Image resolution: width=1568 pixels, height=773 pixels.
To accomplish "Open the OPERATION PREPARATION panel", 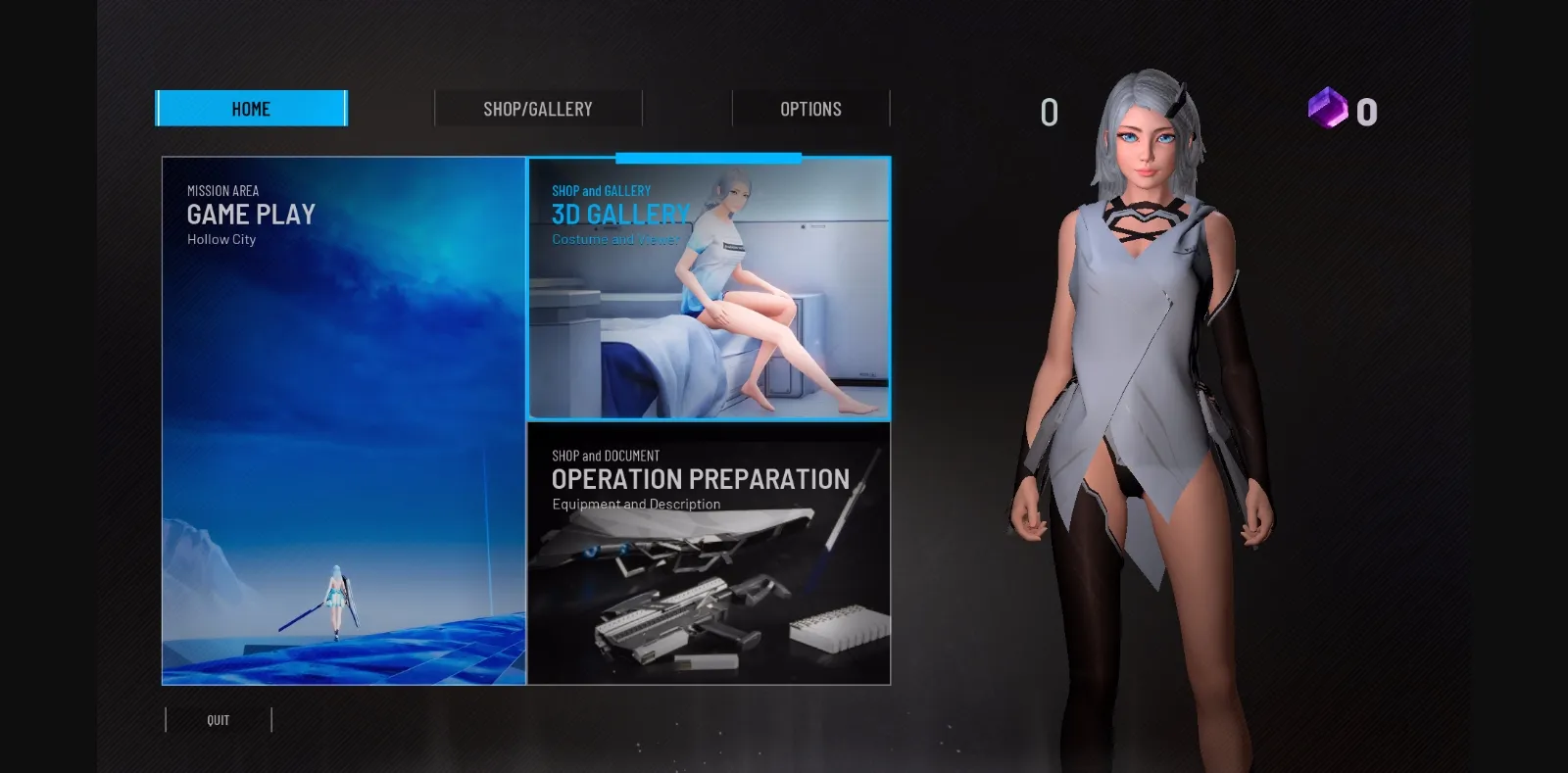I will pos(710,554).
